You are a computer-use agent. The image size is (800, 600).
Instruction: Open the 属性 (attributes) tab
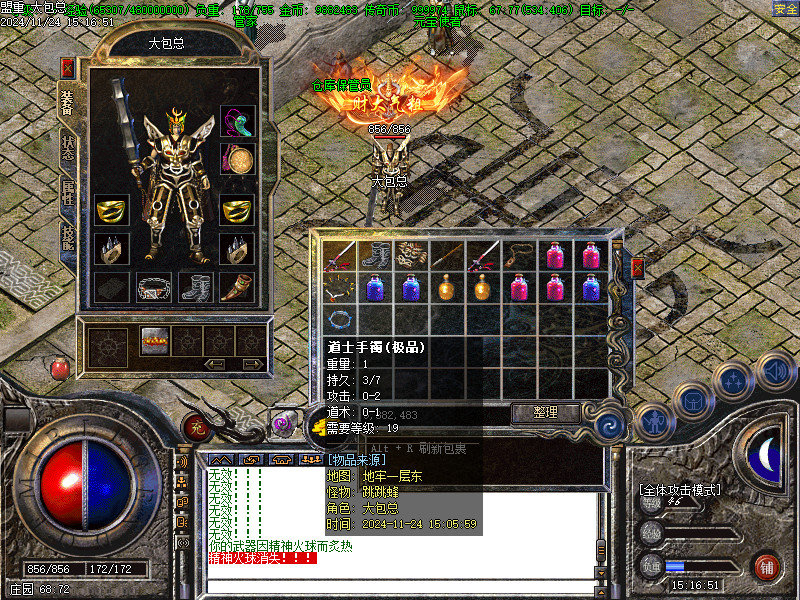click(68, 192)
